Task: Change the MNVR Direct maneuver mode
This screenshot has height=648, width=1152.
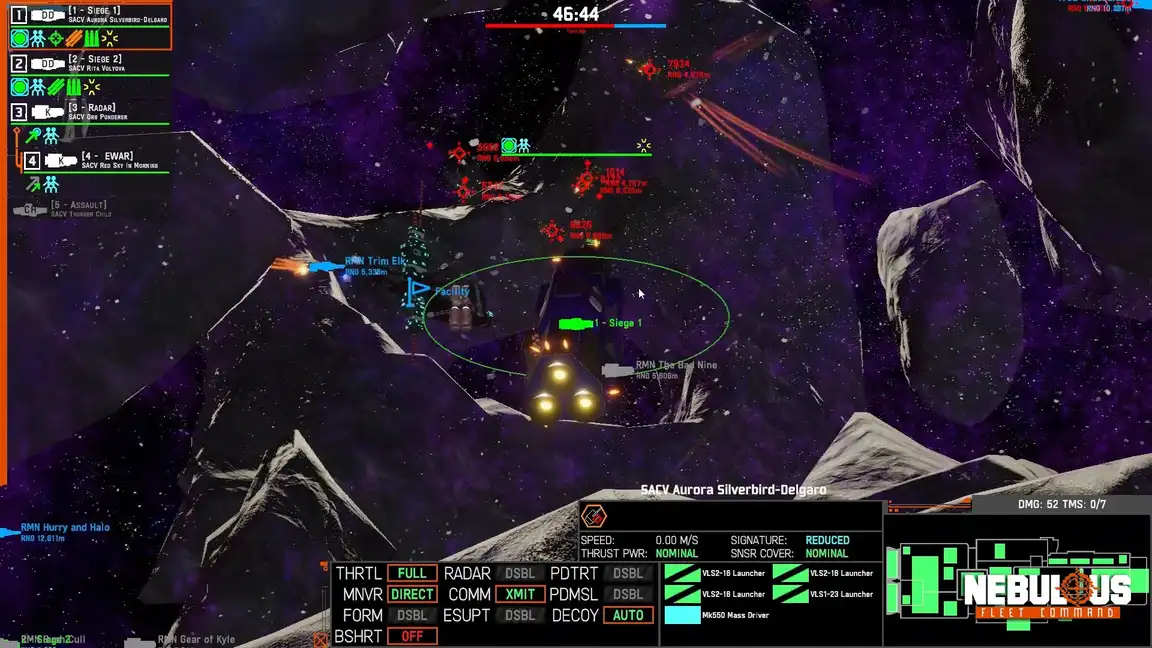Action: (x=412, y=594)
